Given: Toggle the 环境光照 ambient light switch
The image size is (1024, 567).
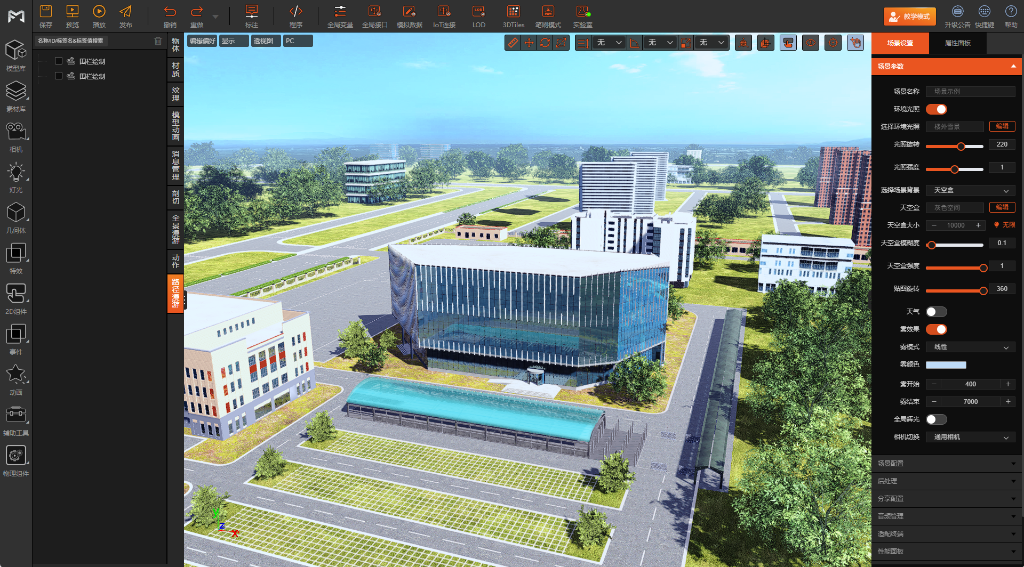Looking at the screenshot, I should point(936,109).
